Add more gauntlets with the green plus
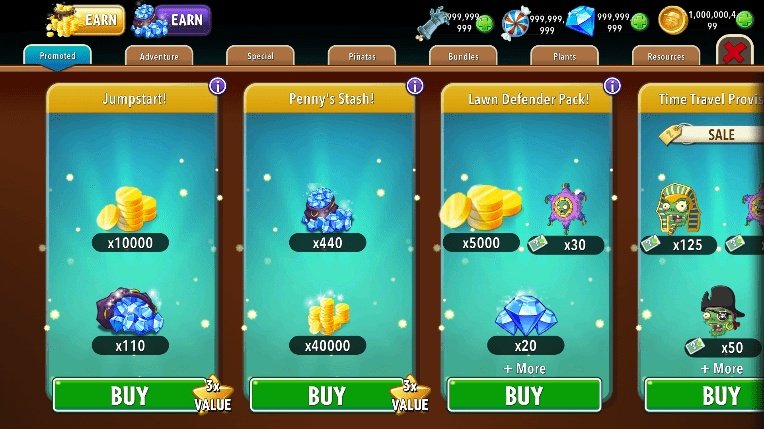Viewport: 764px width, 429px height. (485, 23)
